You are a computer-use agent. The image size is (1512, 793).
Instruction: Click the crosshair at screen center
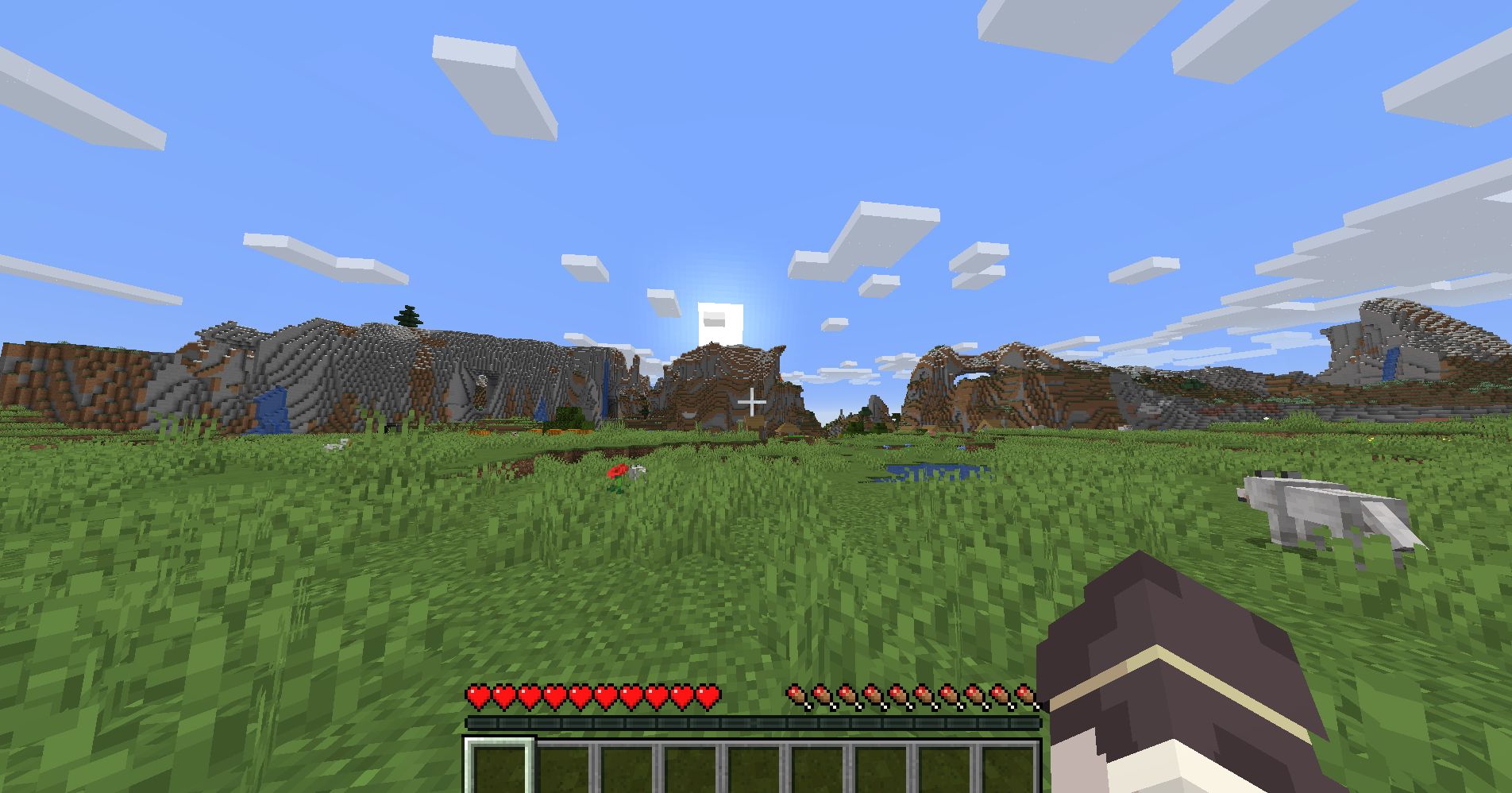click(751, 403)
